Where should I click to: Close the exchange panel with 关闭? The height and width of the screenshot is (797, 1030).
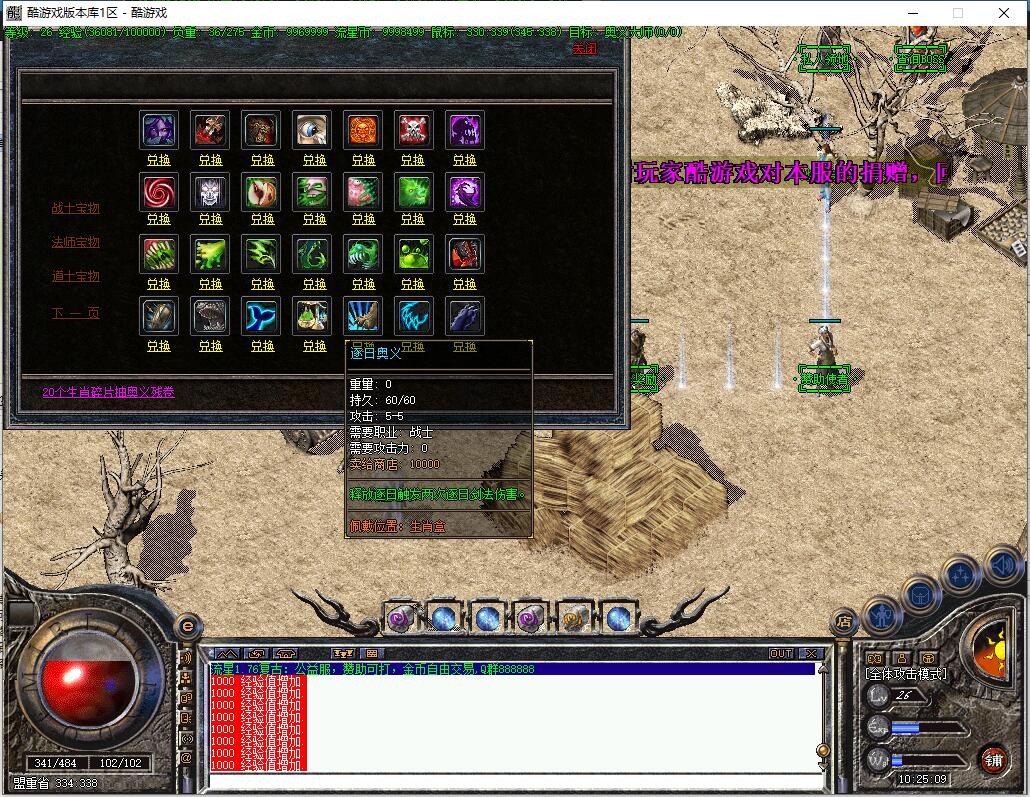click(x=584, y=48)
